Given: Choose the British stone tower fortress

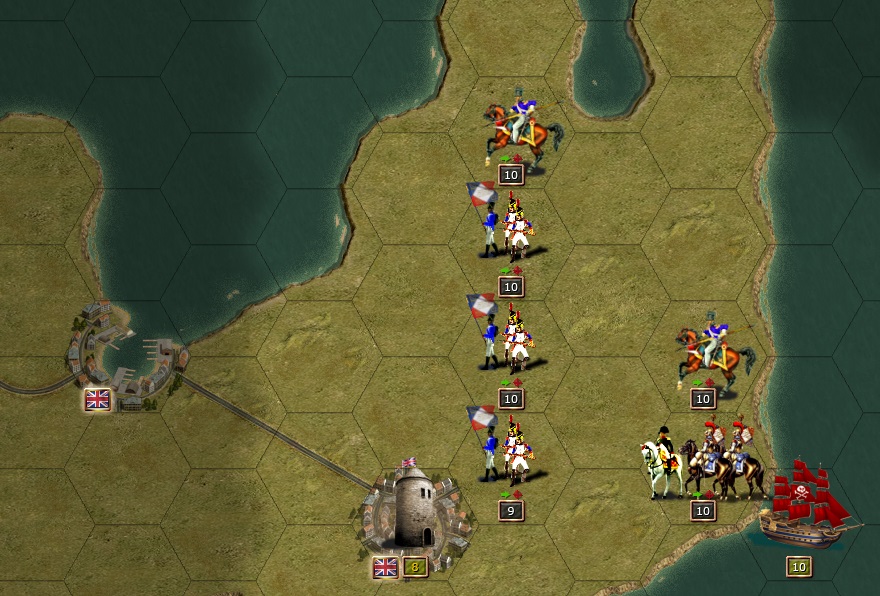Looking at the screenshot, I should (x=412, y=510).
